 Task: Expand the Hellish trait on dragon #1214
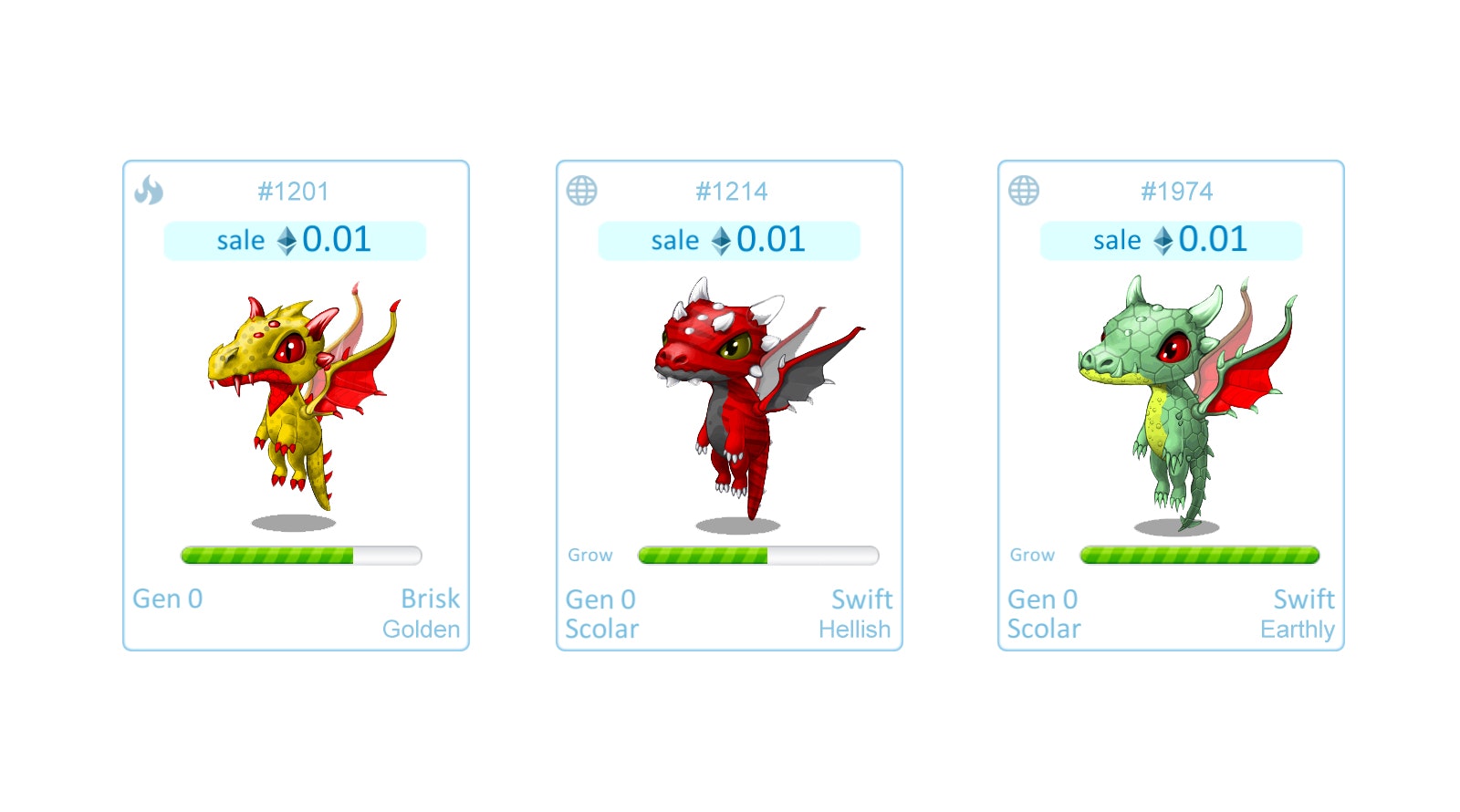[854, 629]
